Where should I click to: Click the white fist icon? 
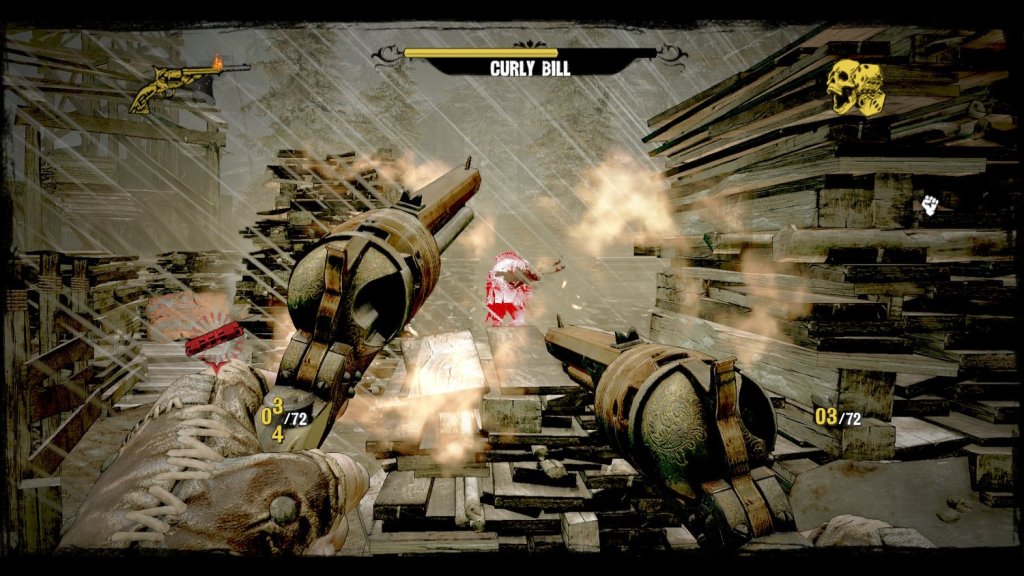pyautogui.click(x=930, y=207)
